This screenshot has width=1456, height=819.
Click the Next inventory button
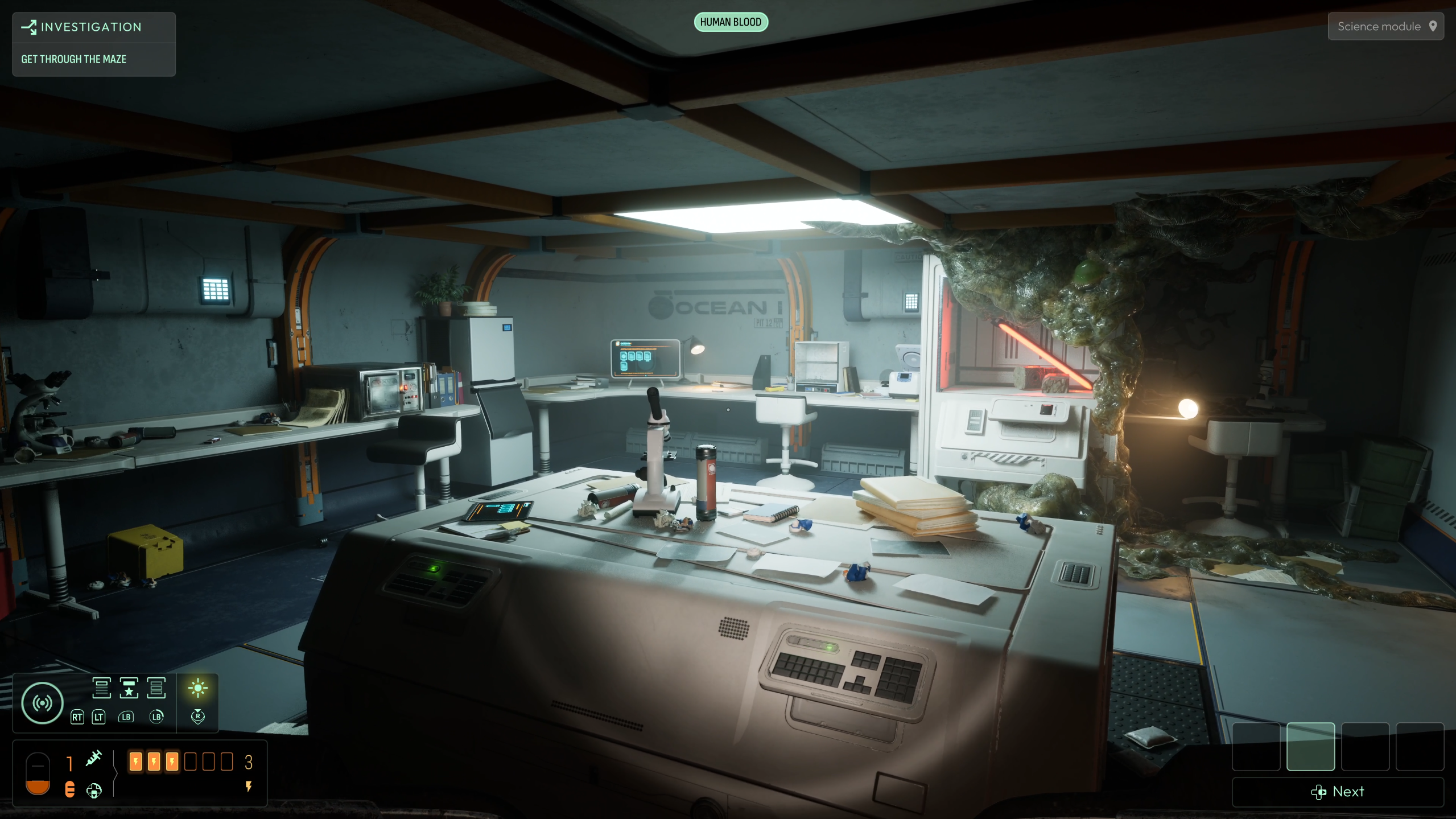click(1338, 792)
